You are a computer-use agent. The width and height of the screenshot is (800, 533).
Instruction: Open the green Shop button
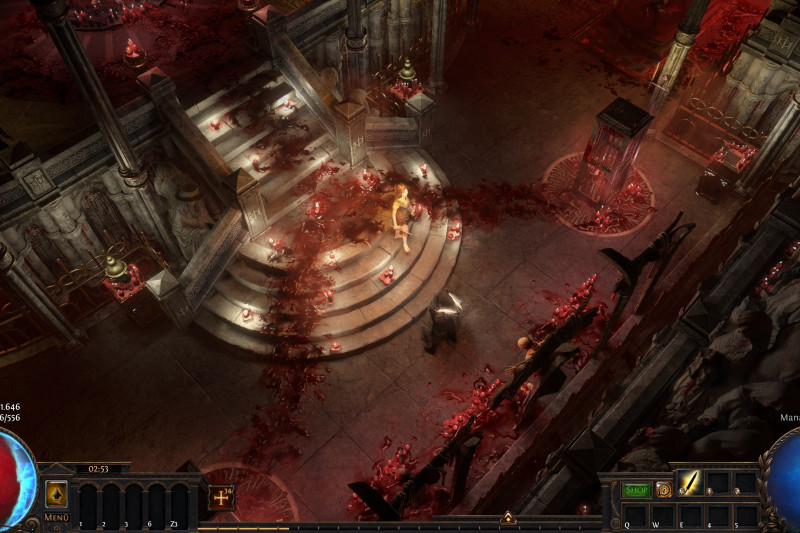tap(637, 489)
